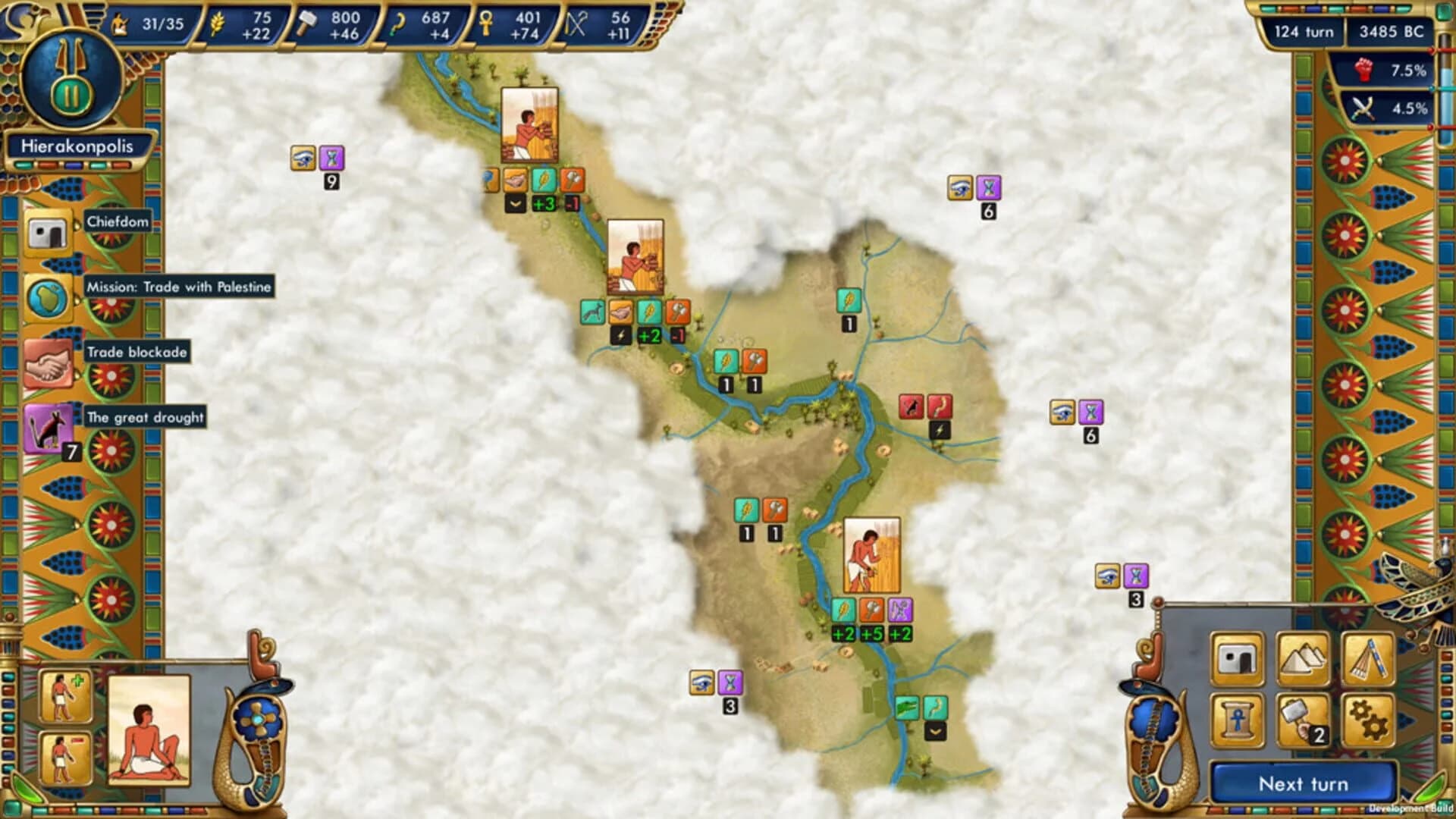
Task: Open the Mission: Trade with Palestine entry
Action: point(179,287)
